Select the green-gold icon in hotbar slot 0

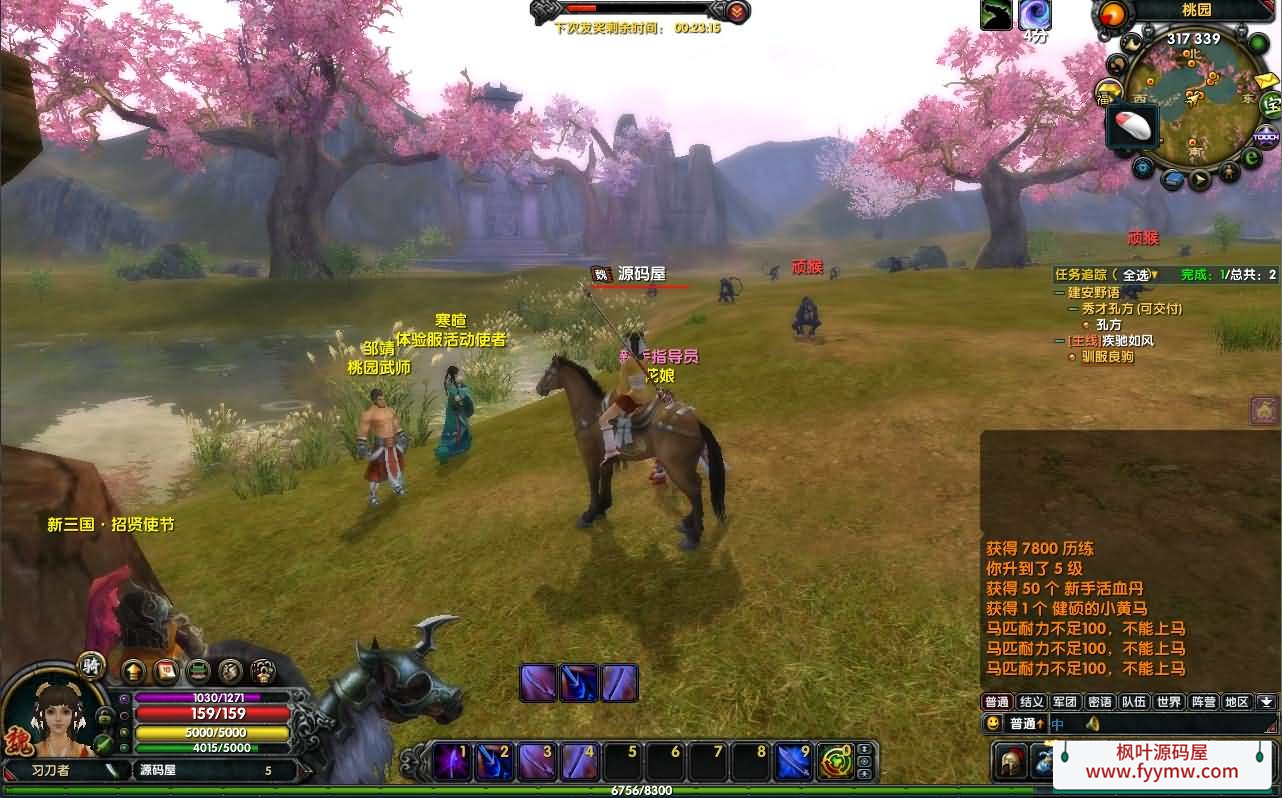click(836, 762)
